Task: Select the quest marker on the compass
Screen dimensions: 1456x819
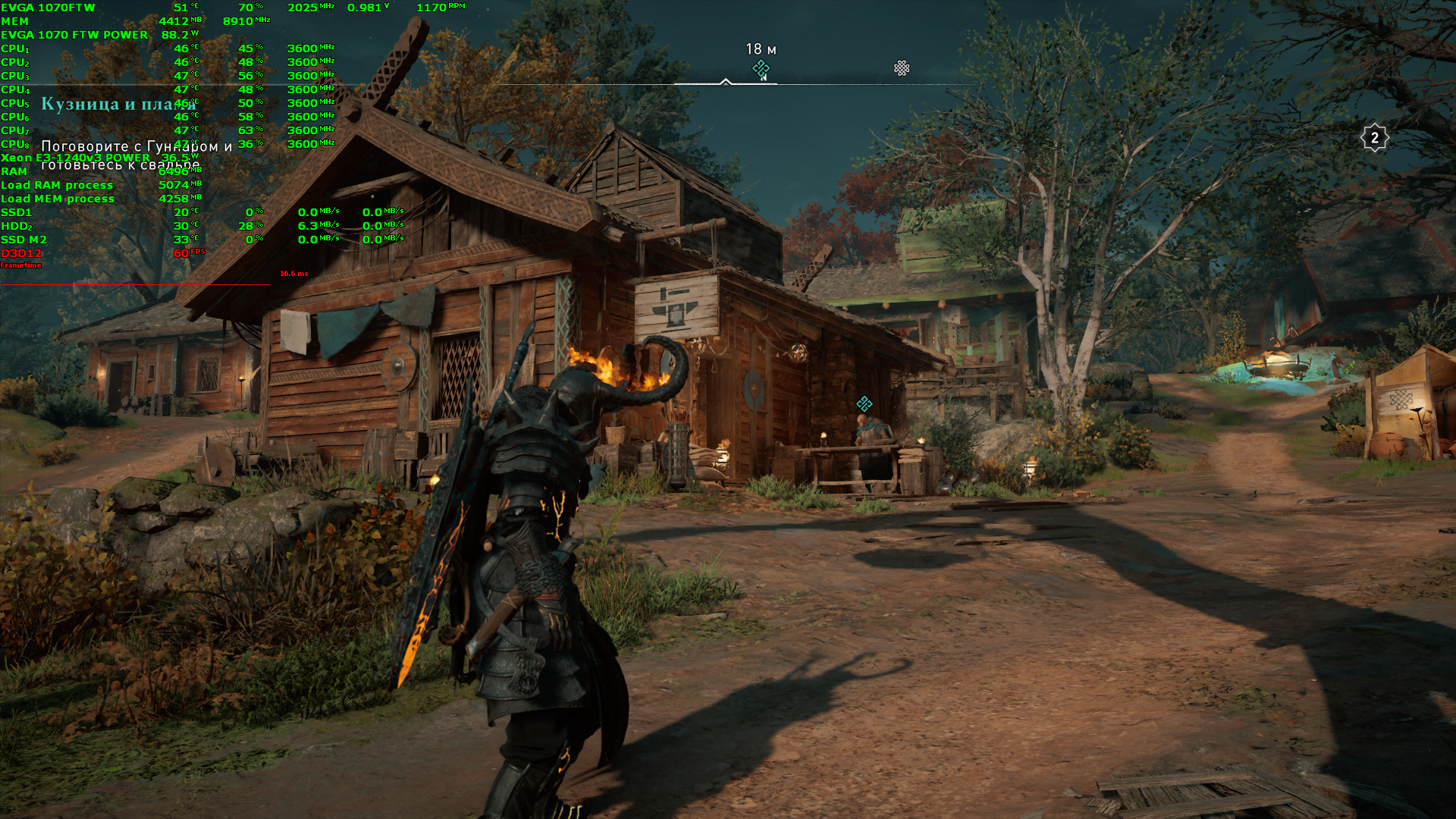Action: pos(761,69)
